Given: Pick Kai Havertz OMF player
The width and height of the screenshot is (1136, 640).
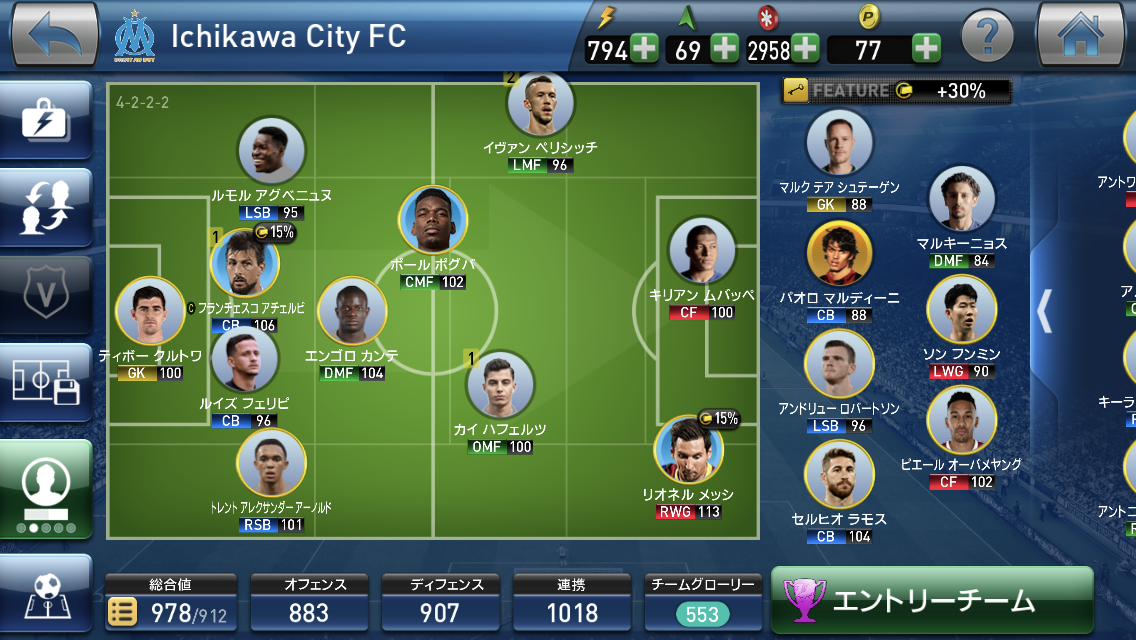Looking at the screenshot, I should 500,386.
